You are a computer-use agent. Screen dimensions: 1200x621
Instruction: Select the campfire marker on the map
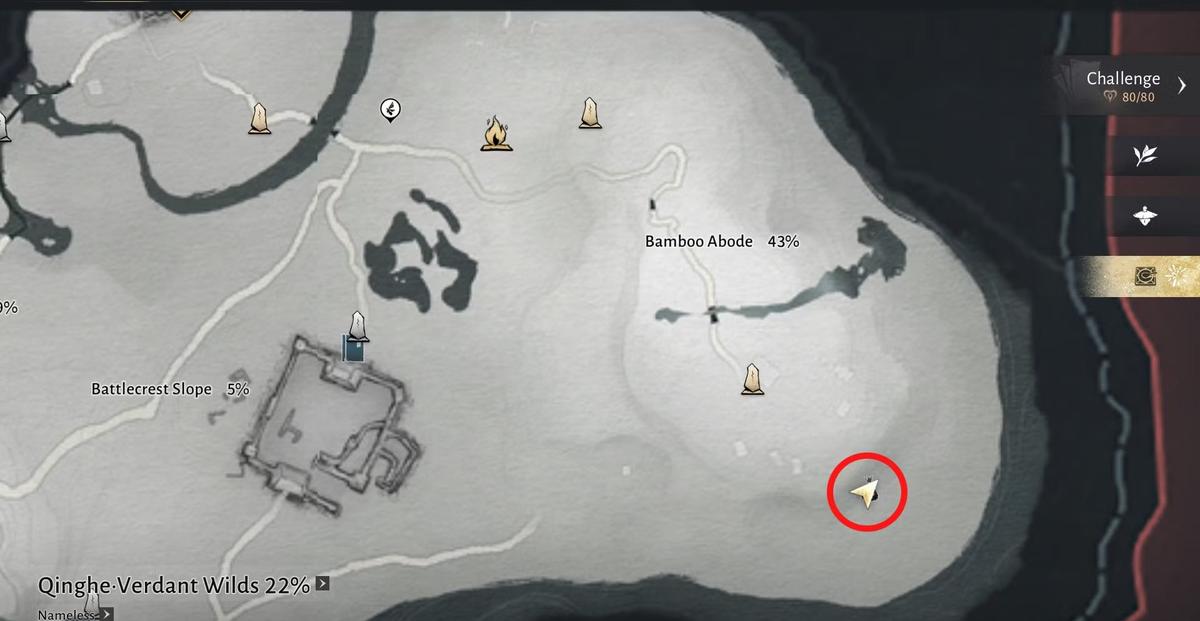493,133
